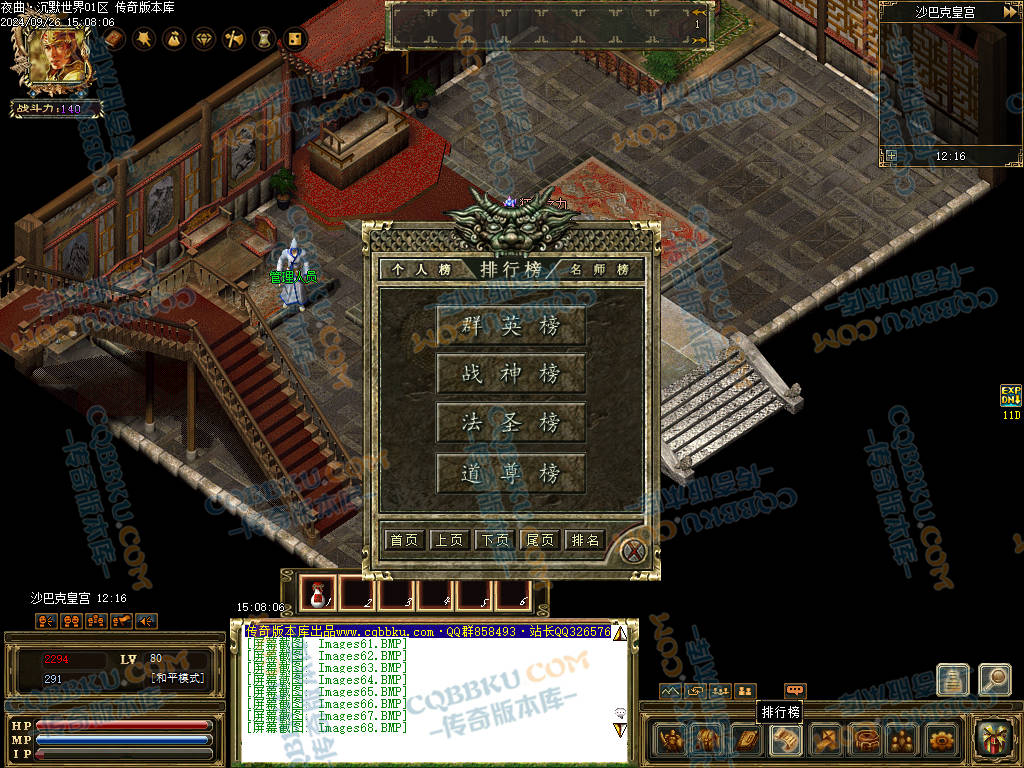Viewport: 1024px width, 768px height.
Task: Click the dice icon in top row
Action: click(295, 39)
